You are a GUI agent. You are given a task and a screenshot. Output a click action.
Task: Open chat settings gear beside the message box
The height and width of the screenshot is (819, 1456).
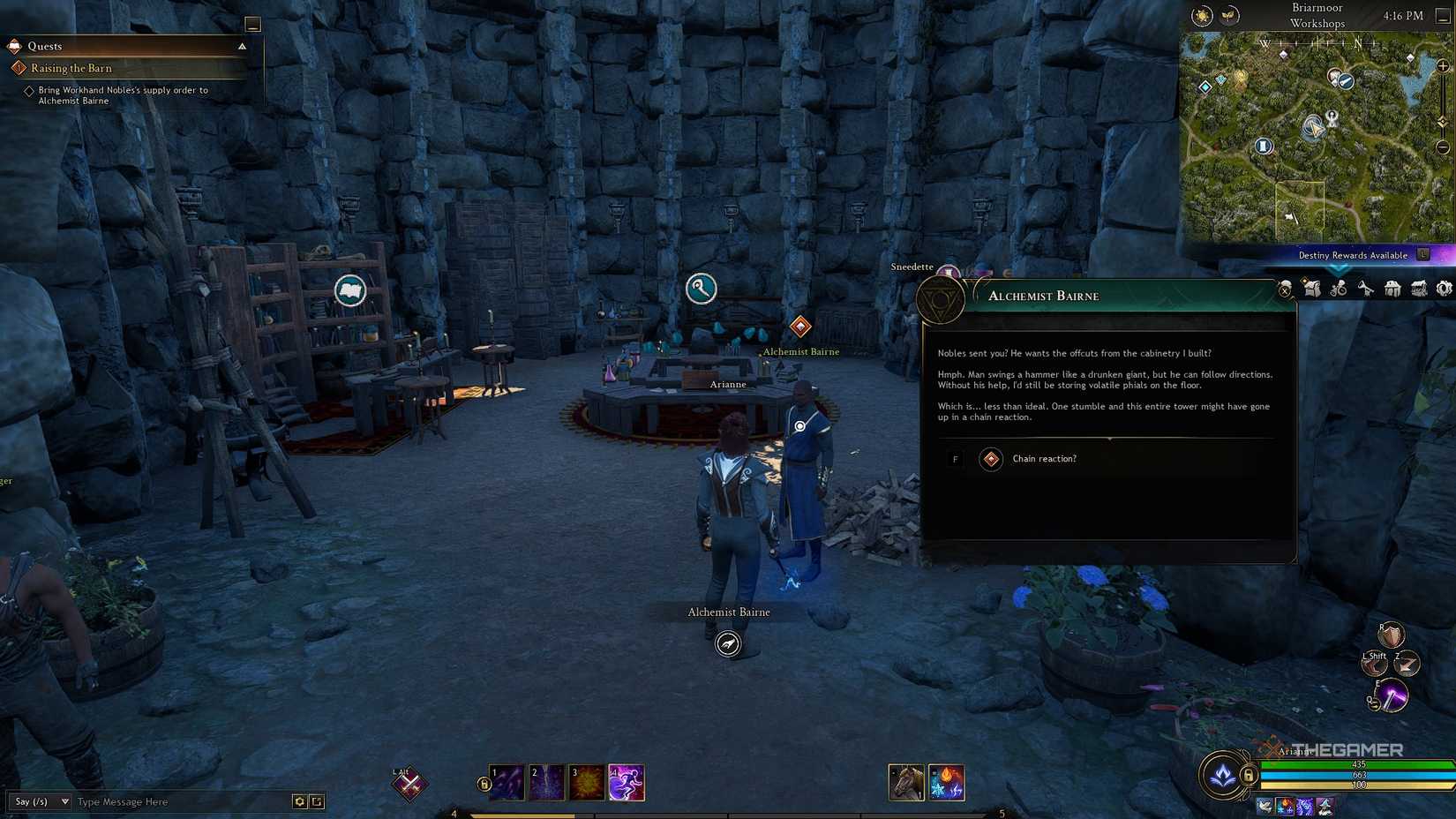tap(298, 802)
